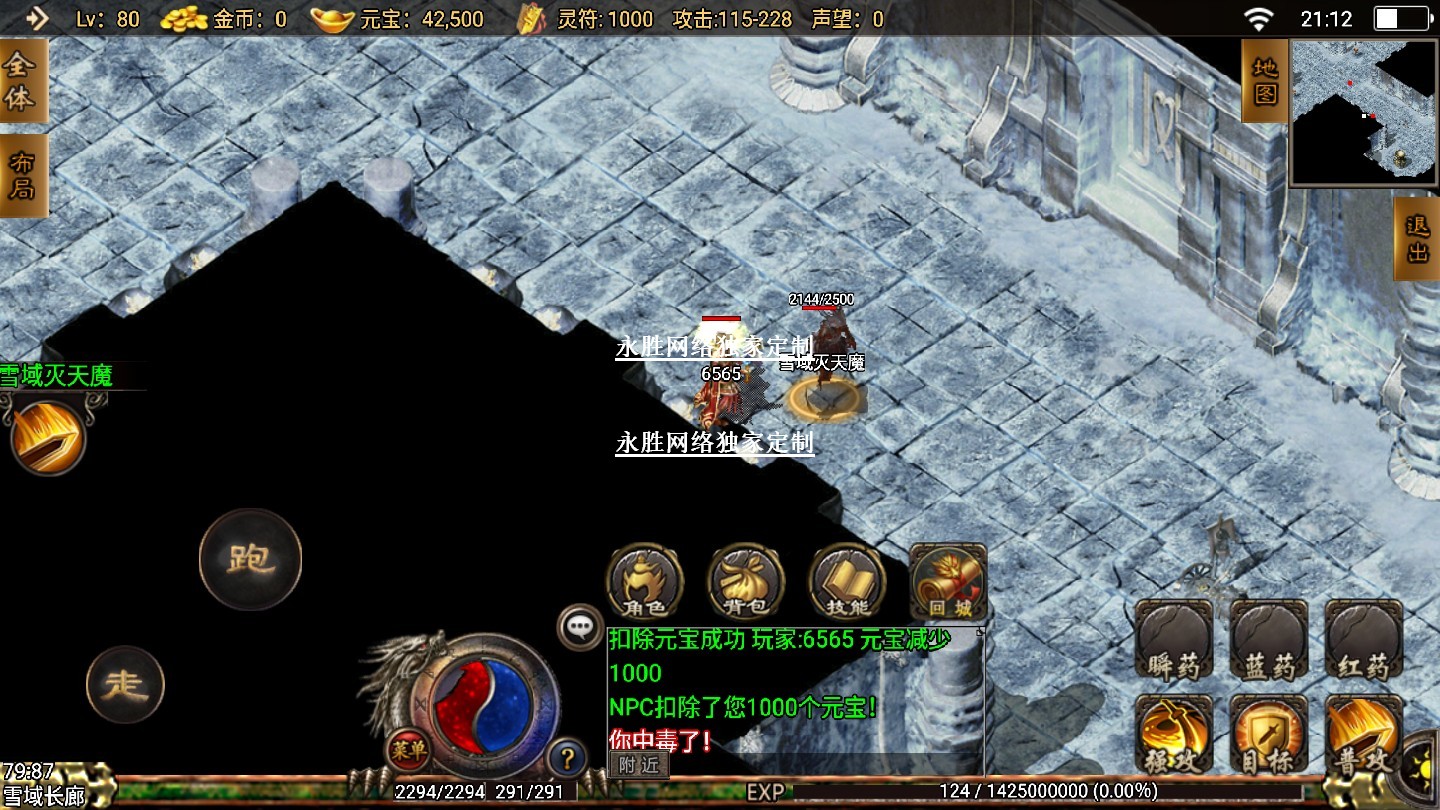
Task: Use the 回城 return scroll
Action: (x=948, y=582)
